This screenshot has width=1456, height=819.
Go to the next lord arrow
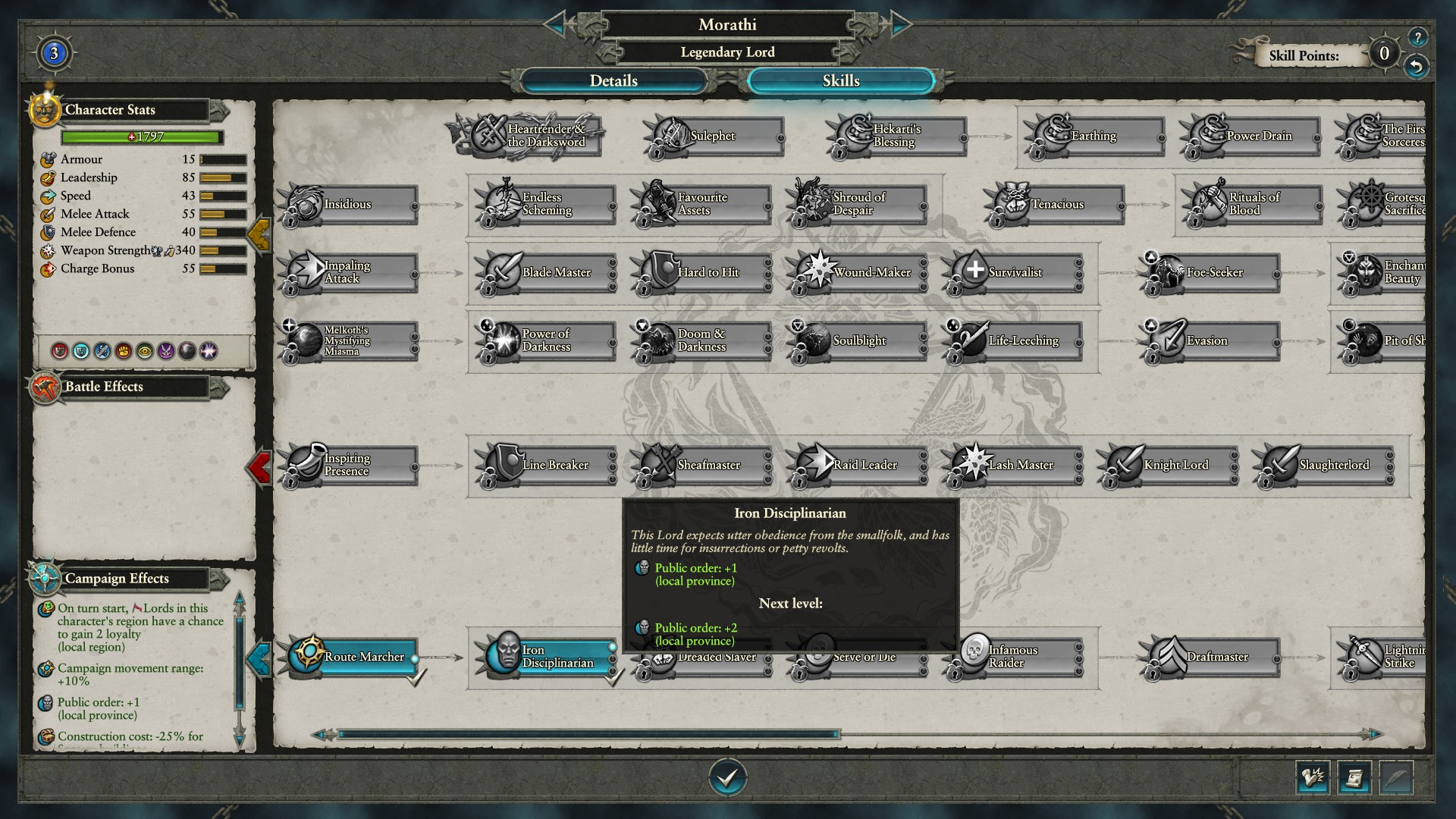click(x=900, y=24)
